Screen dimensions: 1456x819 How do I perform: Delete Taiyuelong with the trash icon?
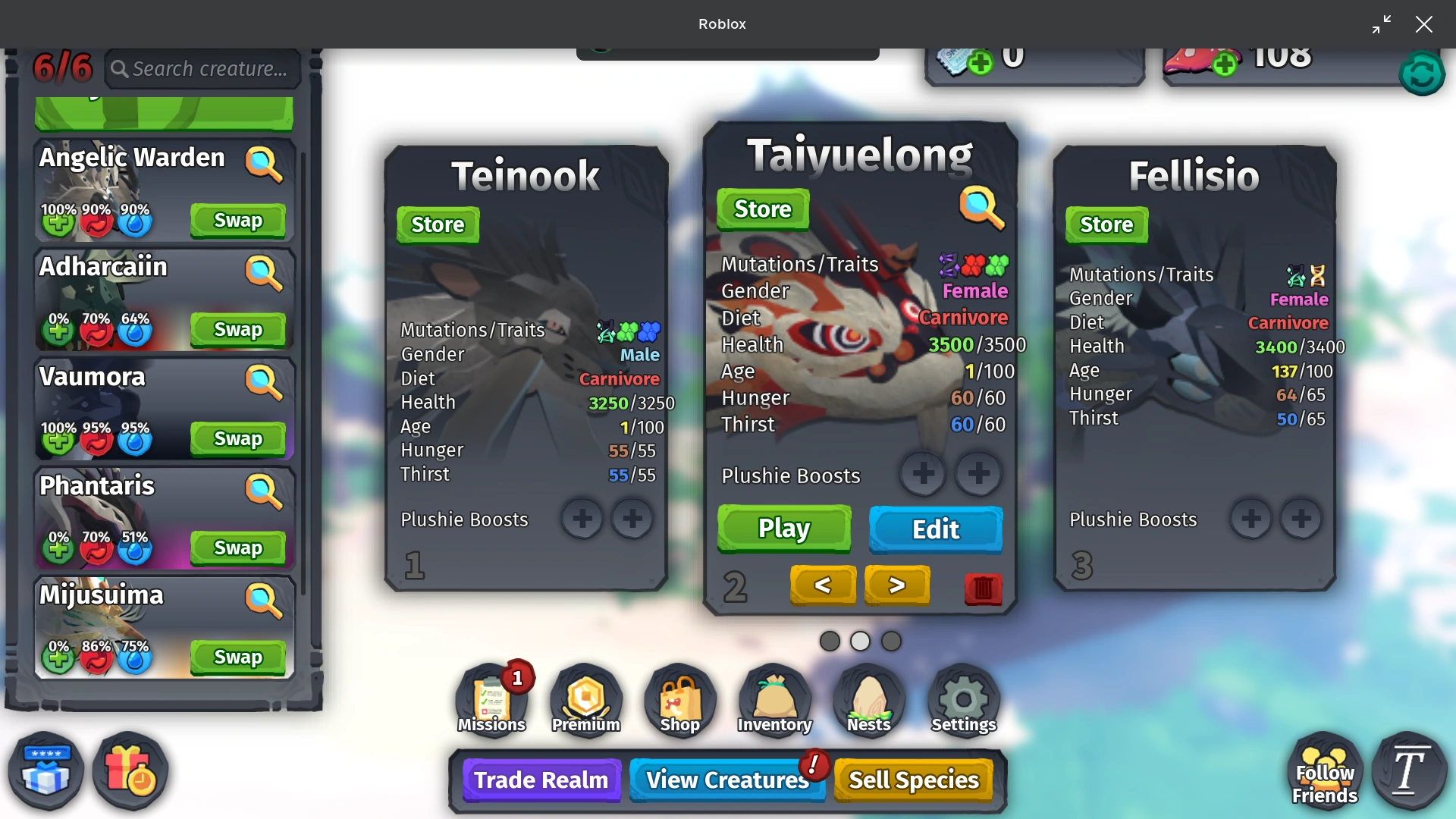pyautogui.click(x=984, y=590)
